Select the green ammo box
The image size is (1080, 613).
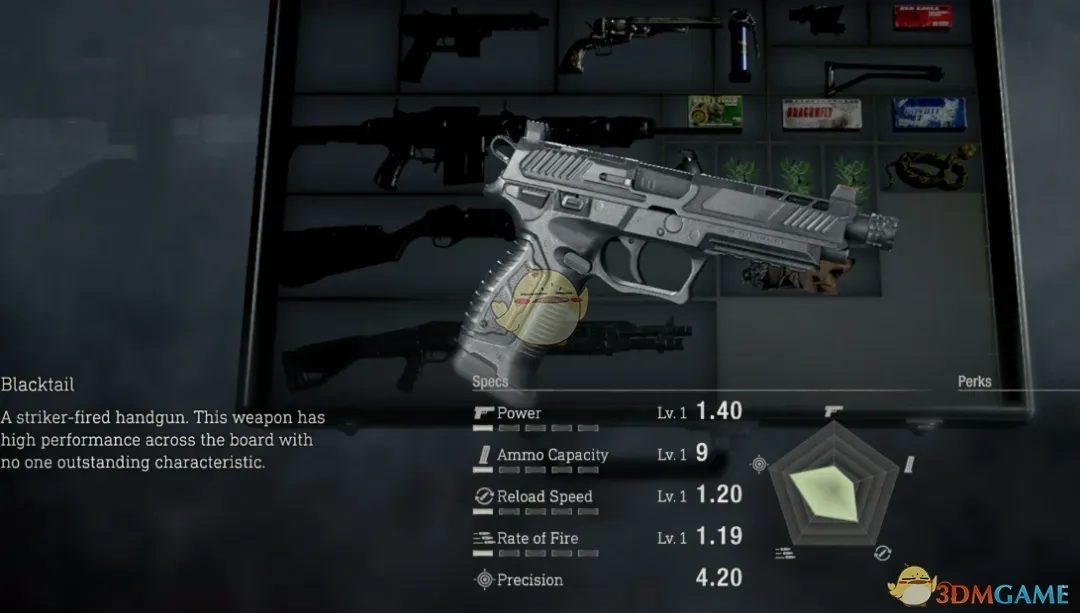pos(714,113)
